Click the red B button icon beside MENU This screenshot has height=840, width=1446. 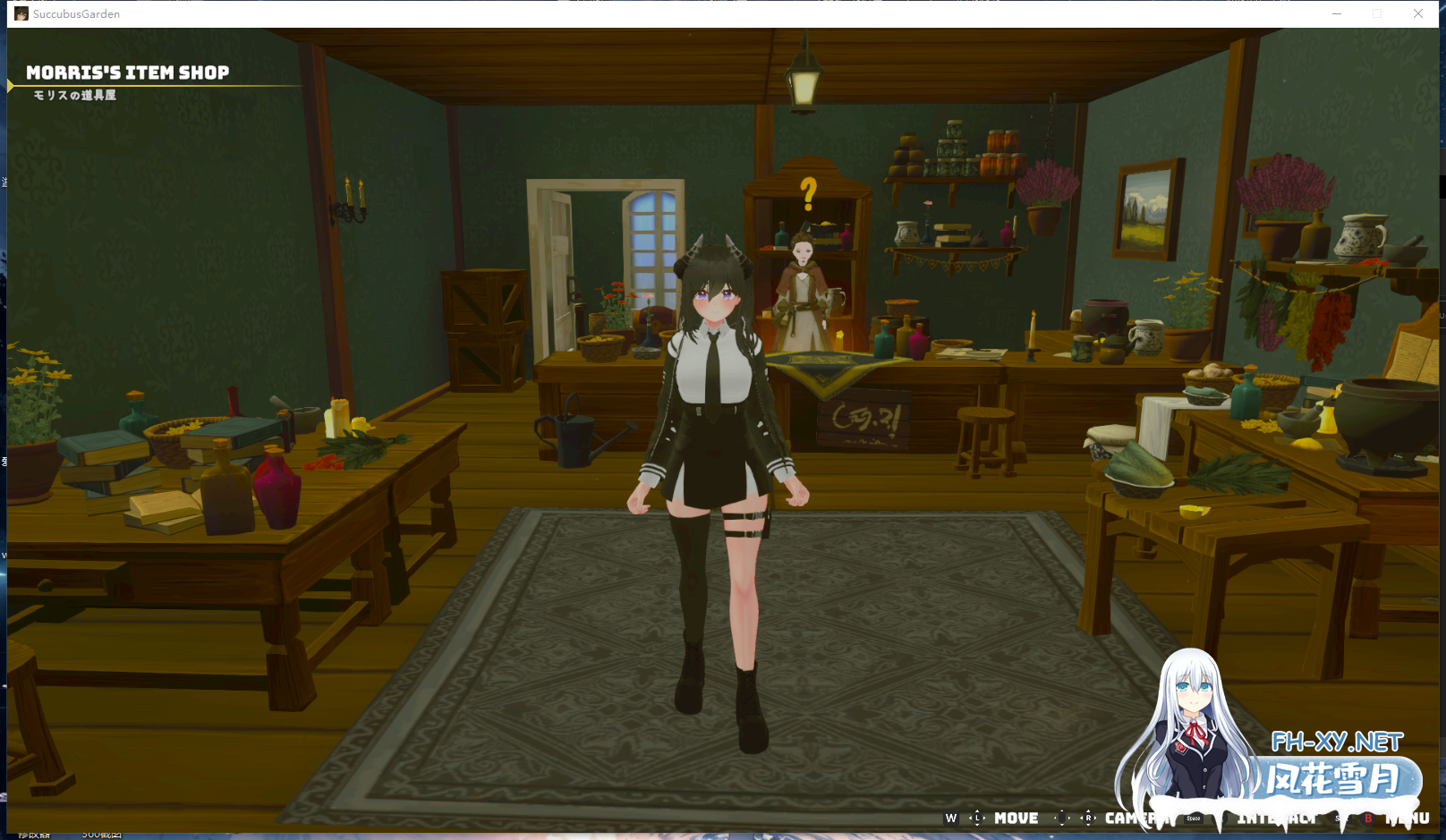coord(1368,818)
